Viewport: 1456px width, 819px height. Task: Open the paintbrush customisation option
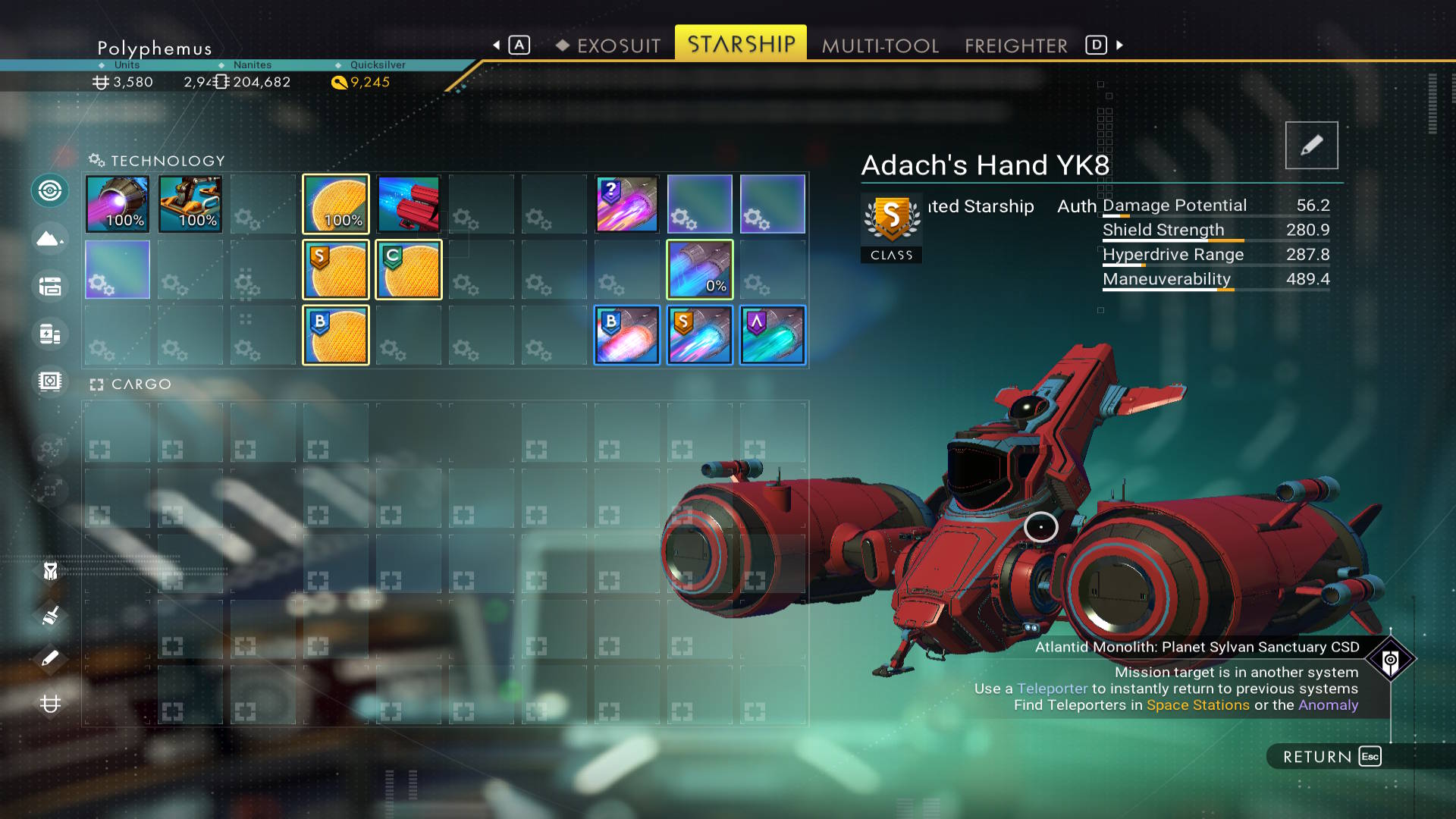click(50, 615)
